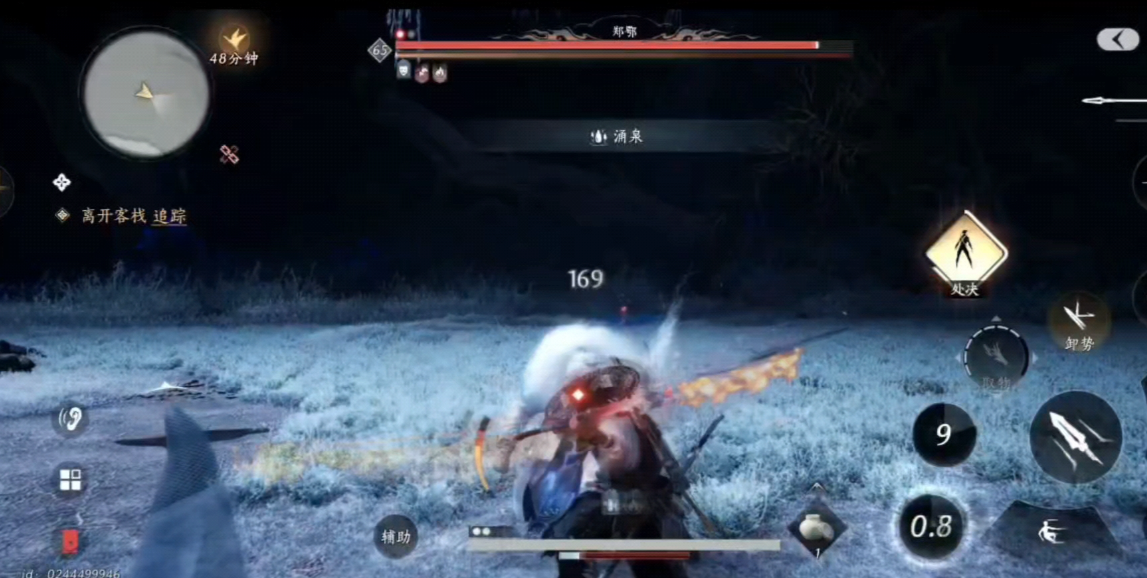The height and width of the screenshot is (578, 1147).
Task: Tap the 辅助 assist button
Action: pos(395,536)
